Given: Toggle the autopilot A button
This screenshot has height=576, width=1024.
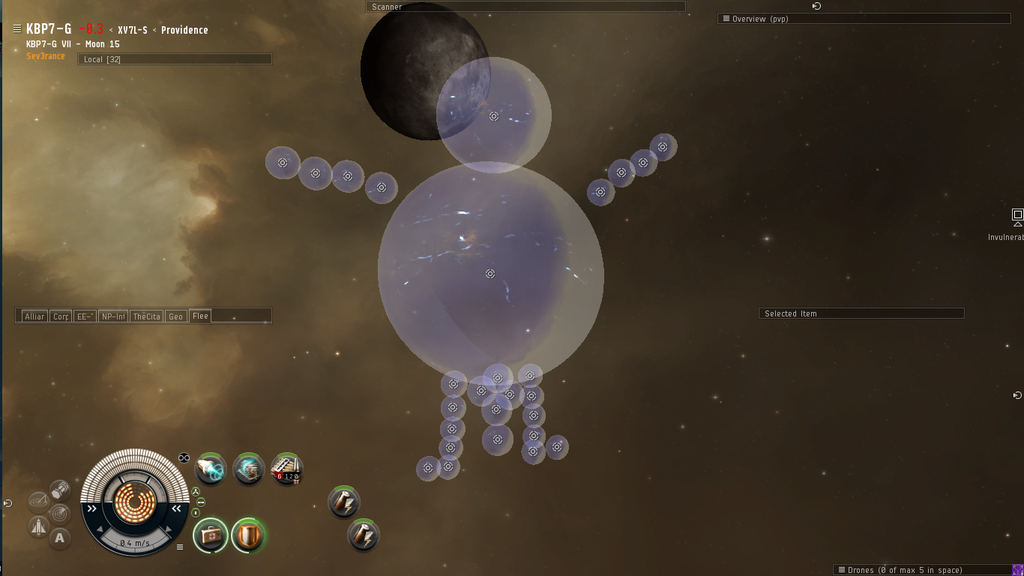Looking at the screenshot, I should click(x=59, y=538).
